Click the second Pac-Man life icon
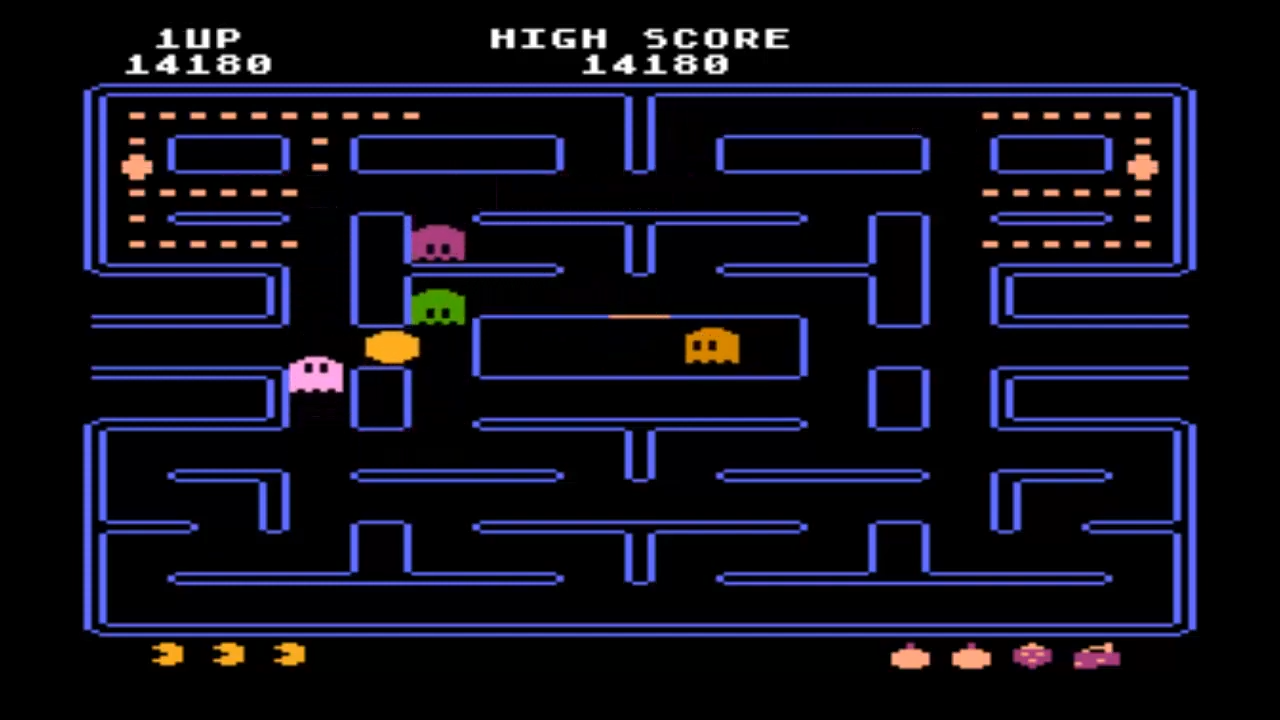This screenshot has width=1280, height=720. pyautogui.click(x=227, y=655)
